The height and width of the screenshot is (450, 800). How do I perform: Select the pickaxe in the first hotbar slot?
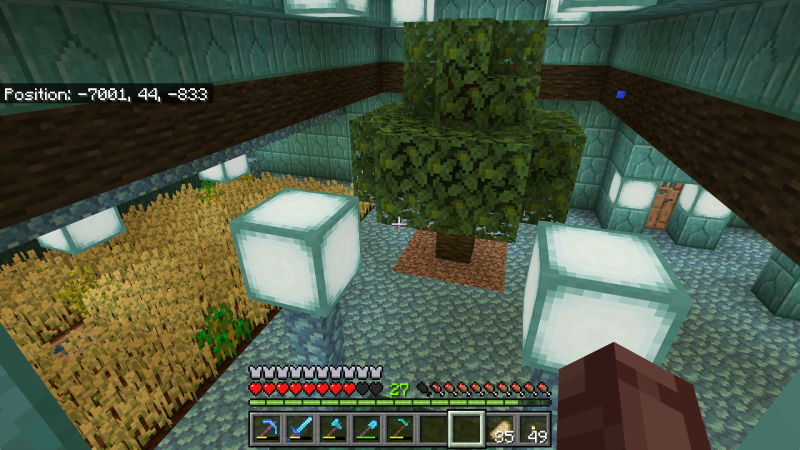pos(266,428)
